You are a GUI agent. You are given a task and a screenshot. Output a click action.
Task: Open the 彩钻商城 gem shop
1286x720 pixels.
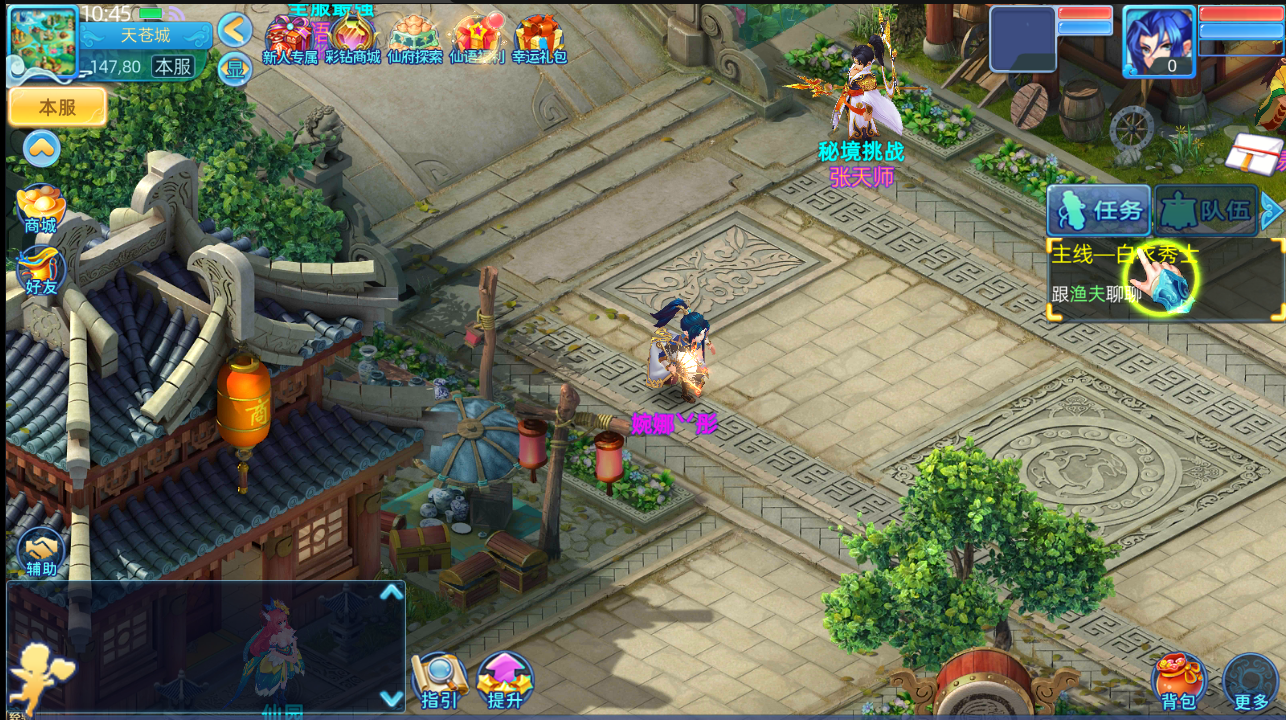point(352,40)
